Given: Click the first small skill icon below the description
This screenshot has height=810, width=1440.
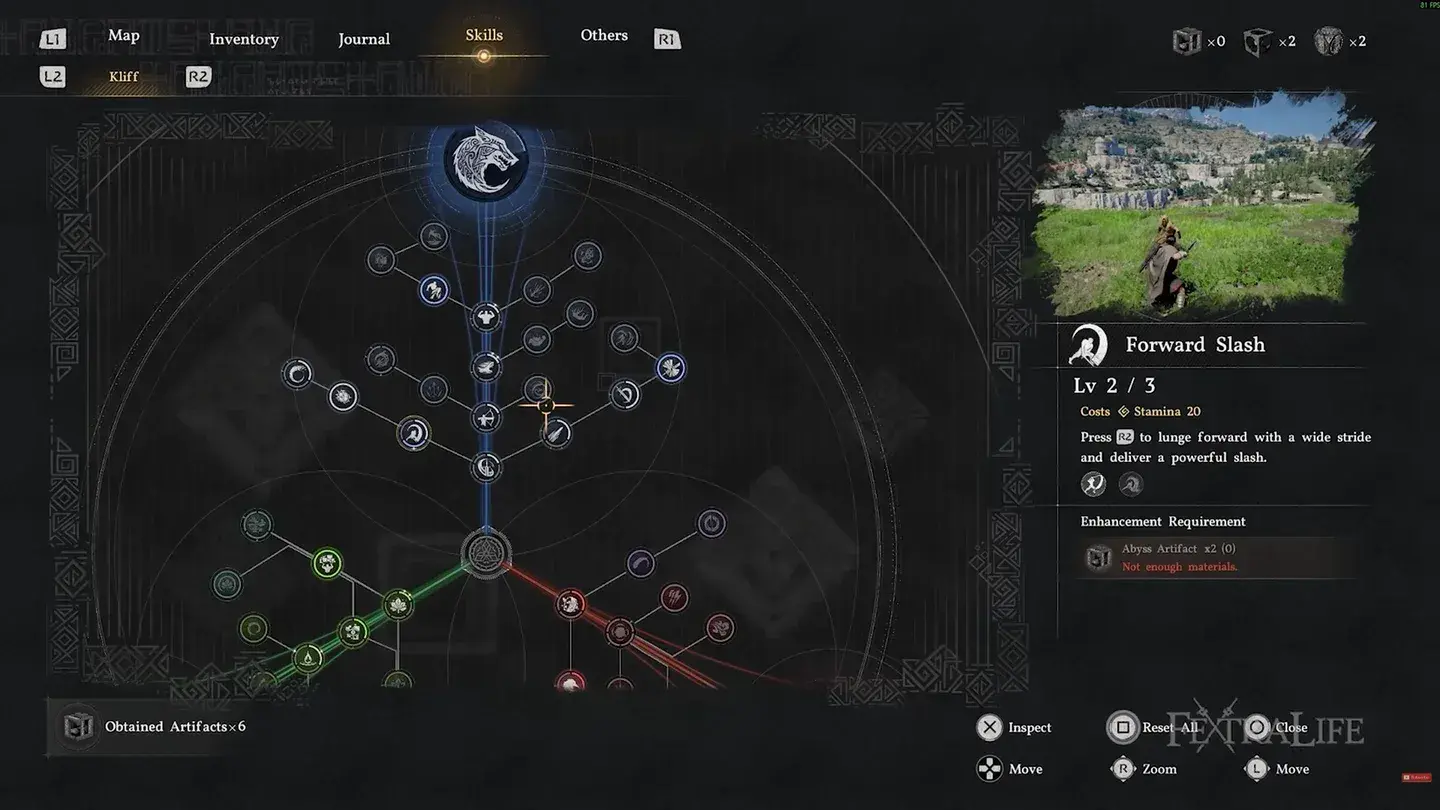Looking at the screenshot, I should [x=1093, y=484].
